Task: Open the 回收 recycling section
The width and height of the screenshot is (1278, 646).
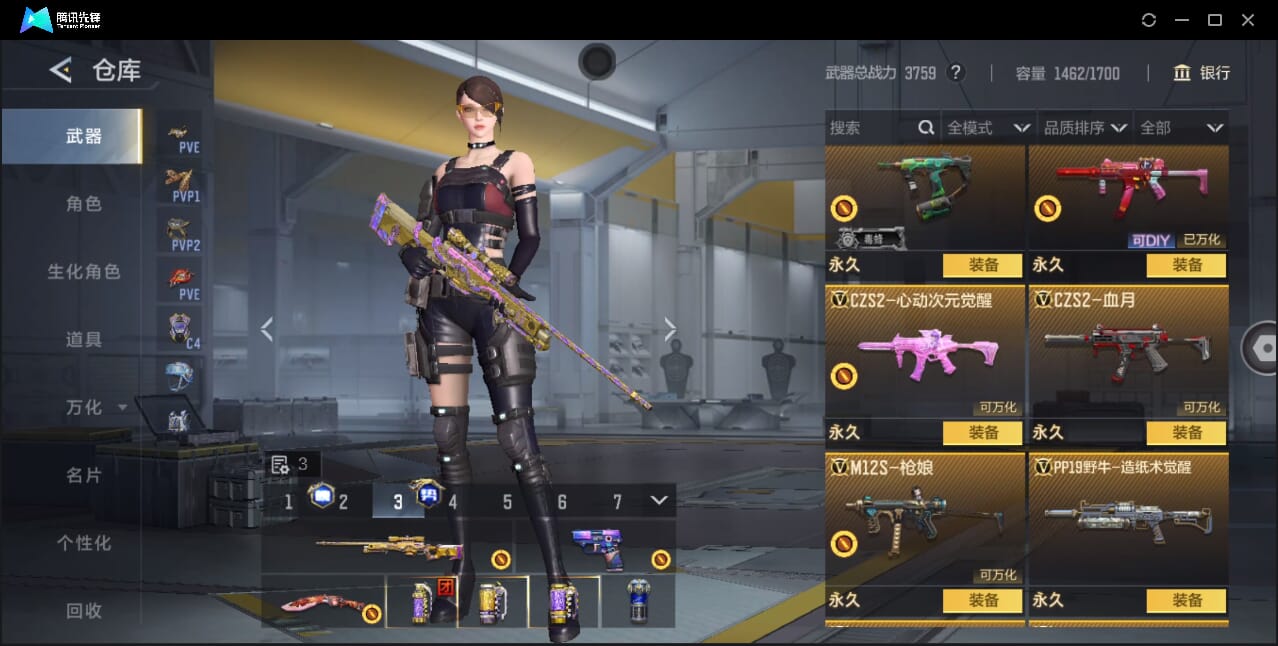Action: pyautogui.click(x=84, y=610)
